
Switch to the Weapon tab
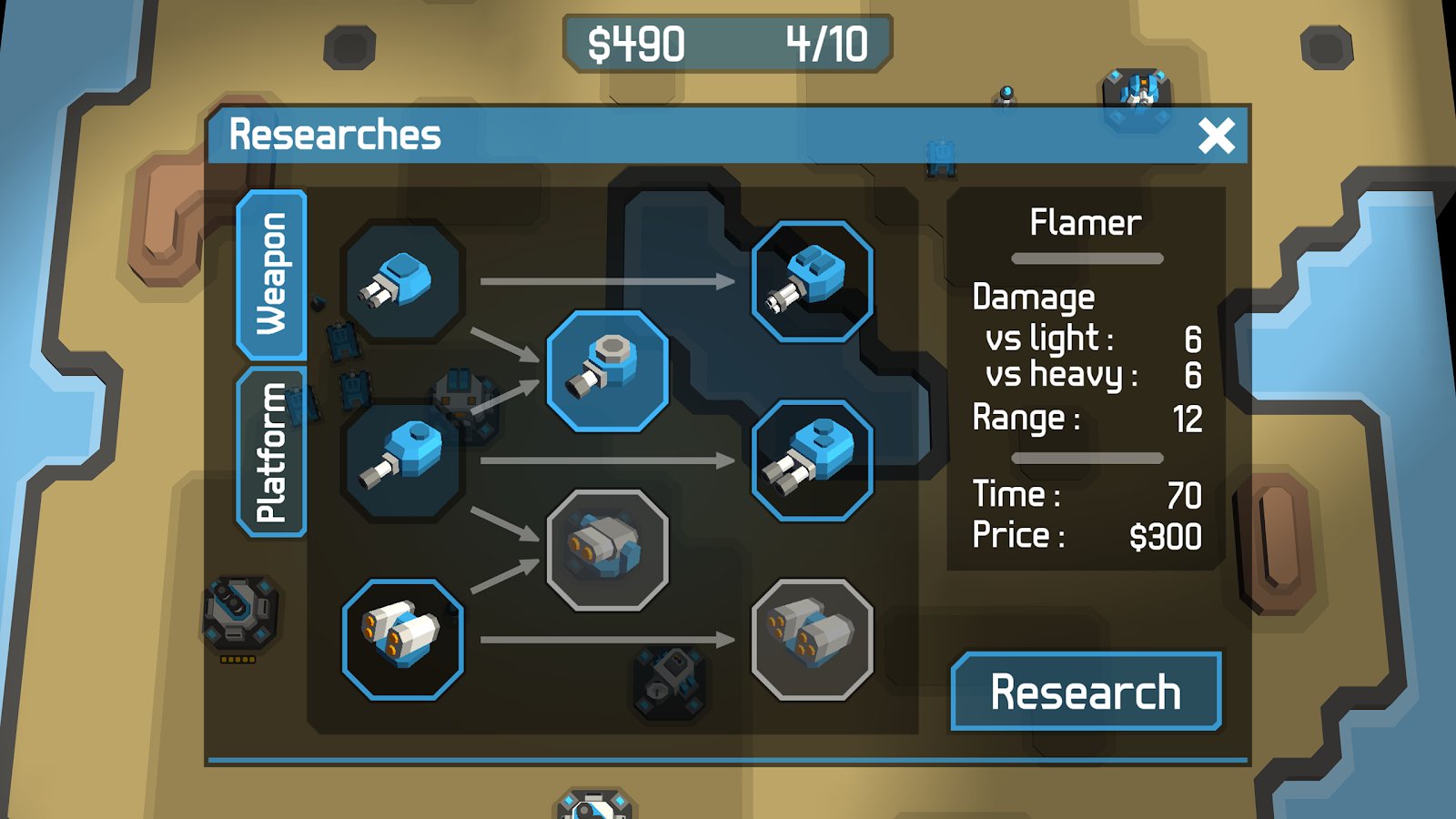(x=271, y=275)
